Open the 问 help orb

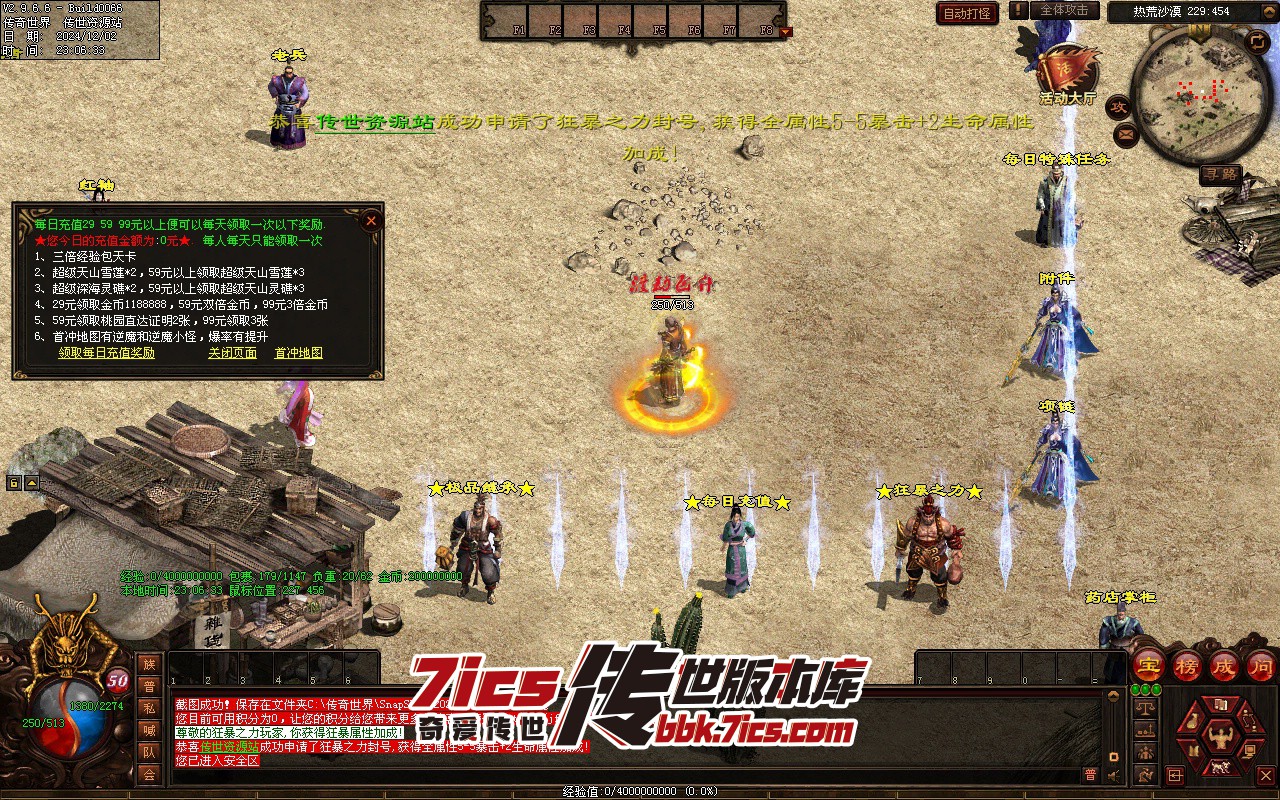[1261, 665]
